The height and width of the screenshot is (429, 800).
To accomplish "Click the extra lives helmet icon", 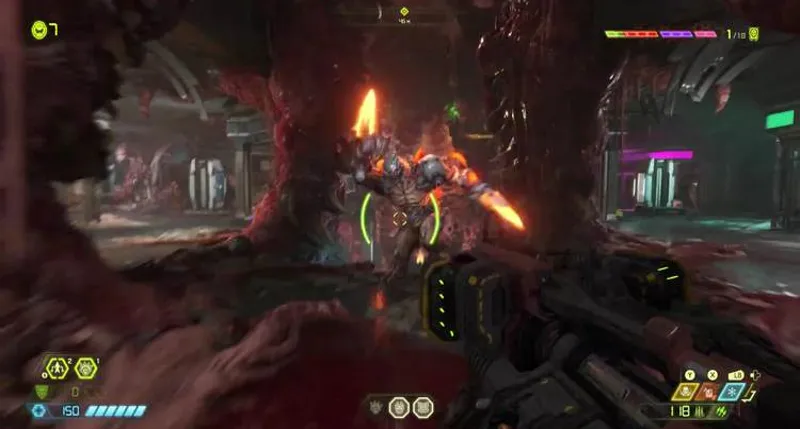I will point(38,29).
